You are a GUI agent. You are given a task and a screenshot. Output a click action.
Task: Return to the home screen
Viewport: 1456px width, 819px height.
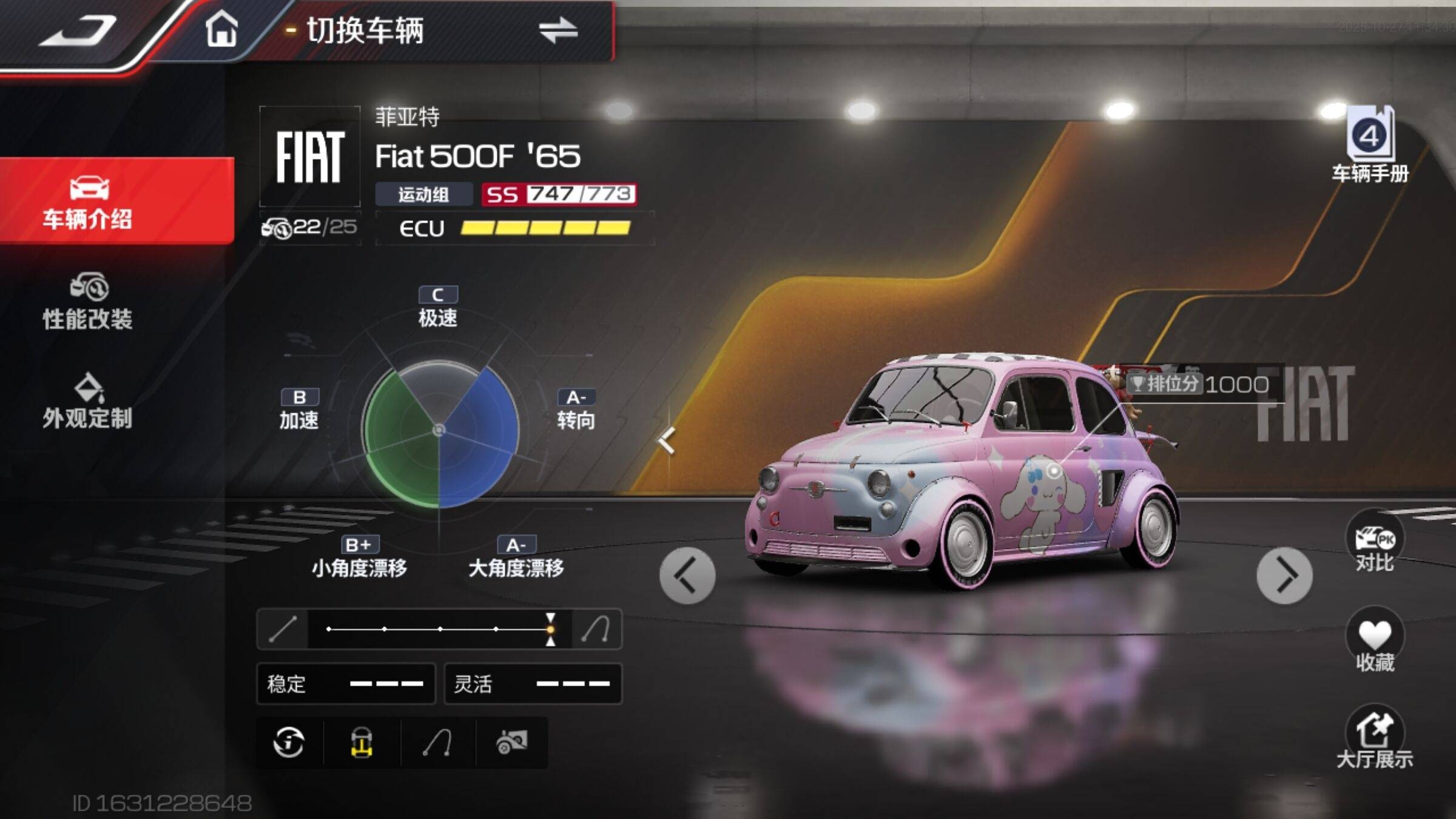(221, 29)
